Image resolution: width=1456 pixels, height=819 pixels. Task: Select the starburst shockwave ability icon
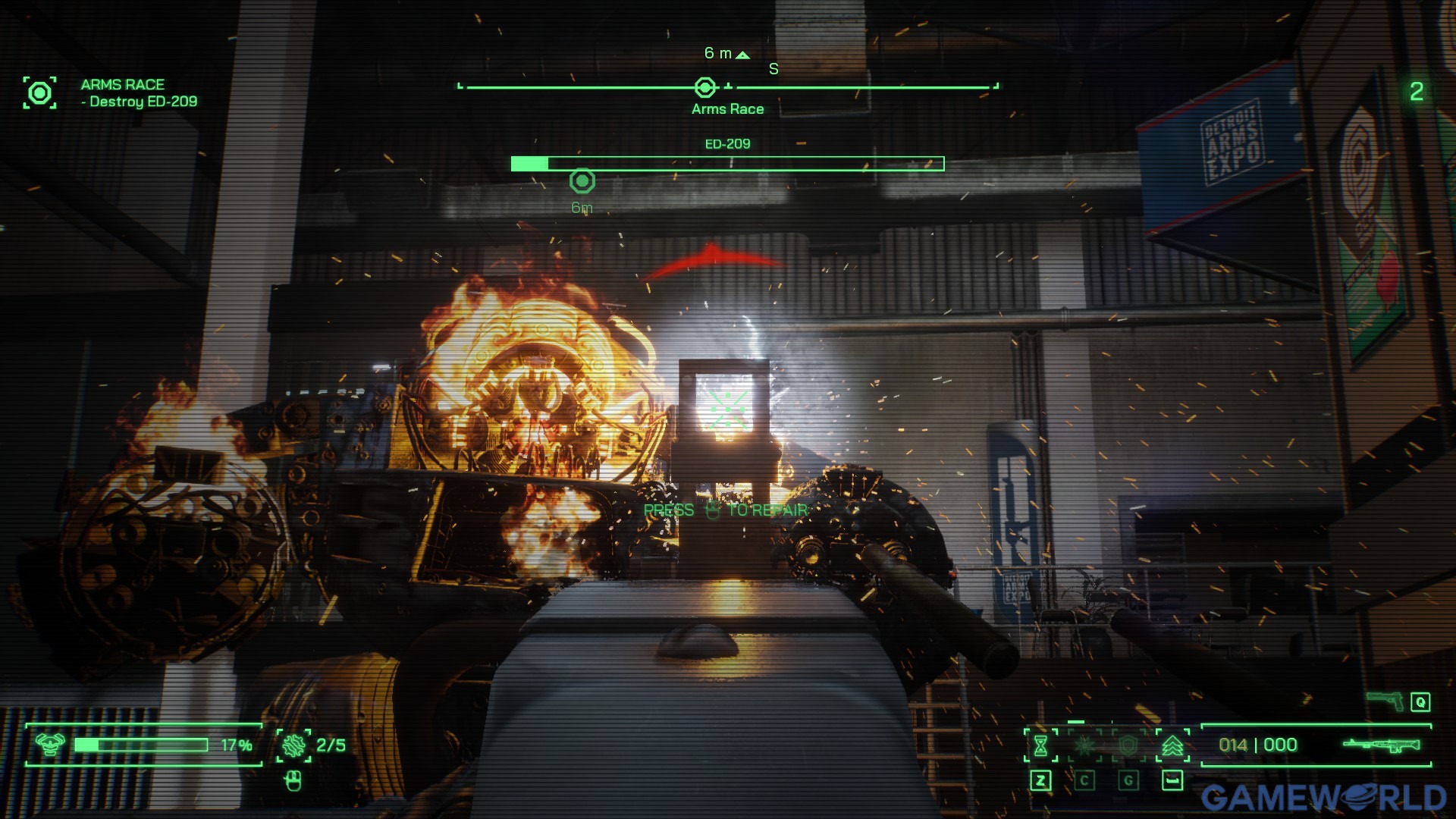point(1084,745)
